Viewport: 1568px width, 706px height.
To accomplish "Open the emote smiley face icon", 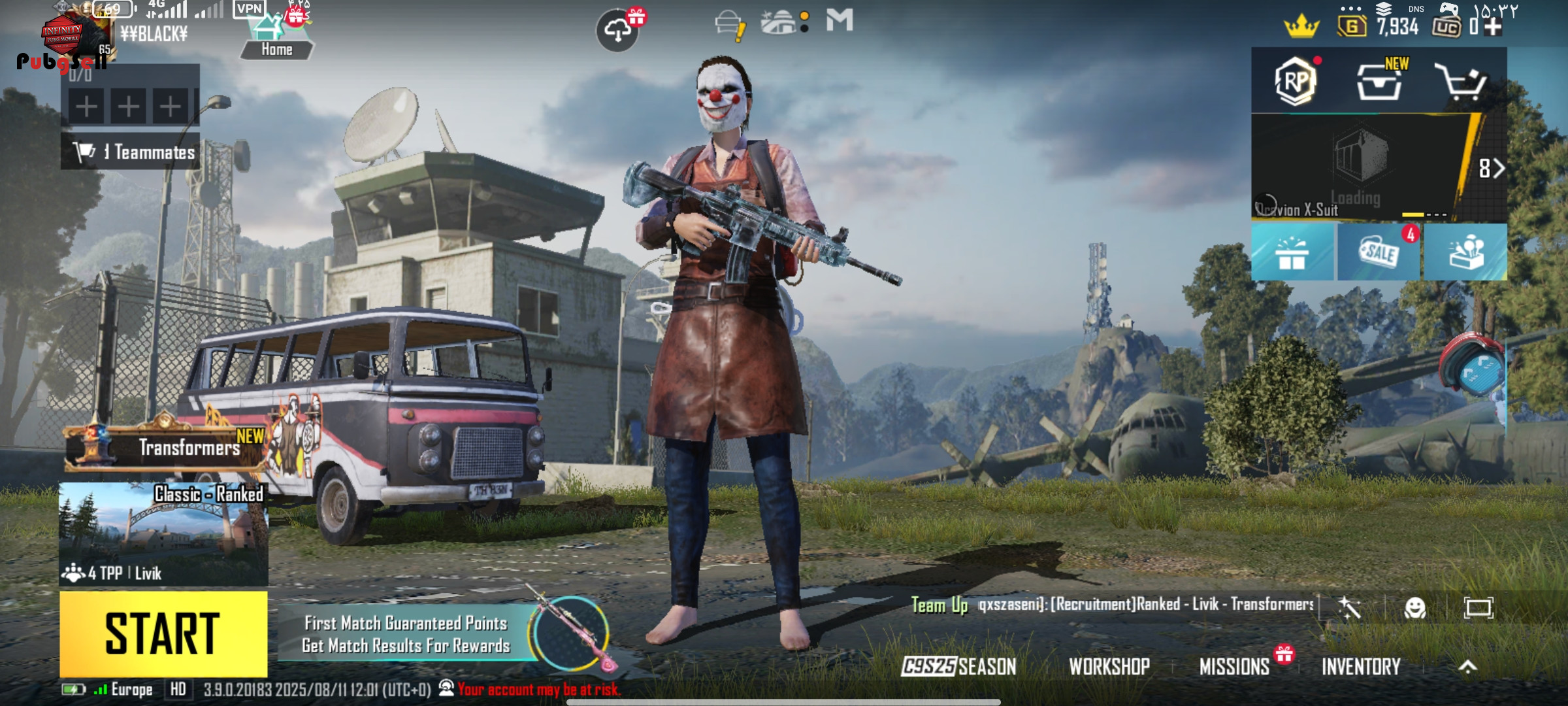I will pos(1414,608).
